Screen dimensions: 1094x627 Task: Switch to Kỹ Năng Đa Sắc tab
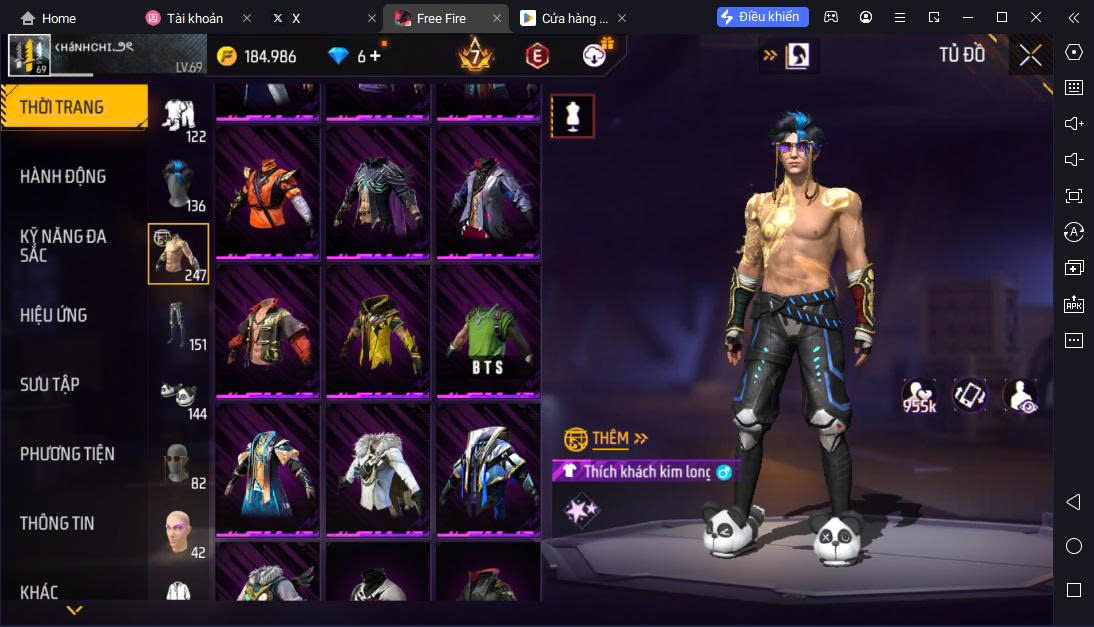pyautogui.click(x=63, y=246)
